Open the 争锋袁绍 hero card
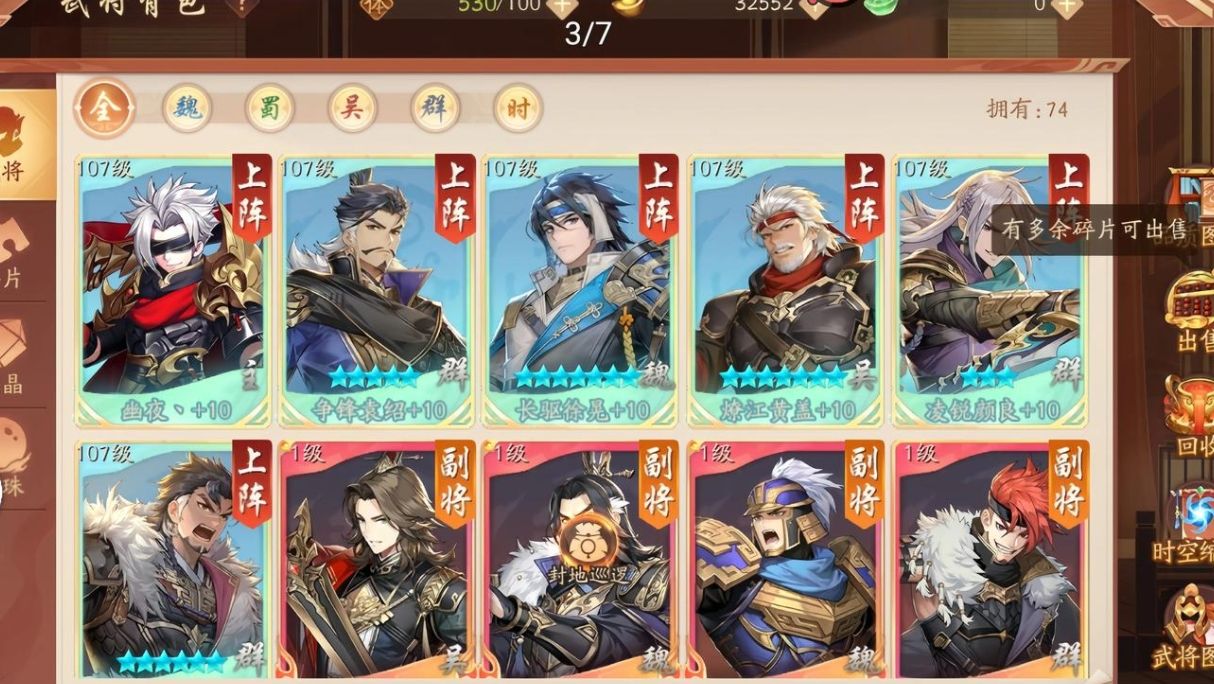Image resolution: width=1214 pixels, height=684 pixels. 376,290
